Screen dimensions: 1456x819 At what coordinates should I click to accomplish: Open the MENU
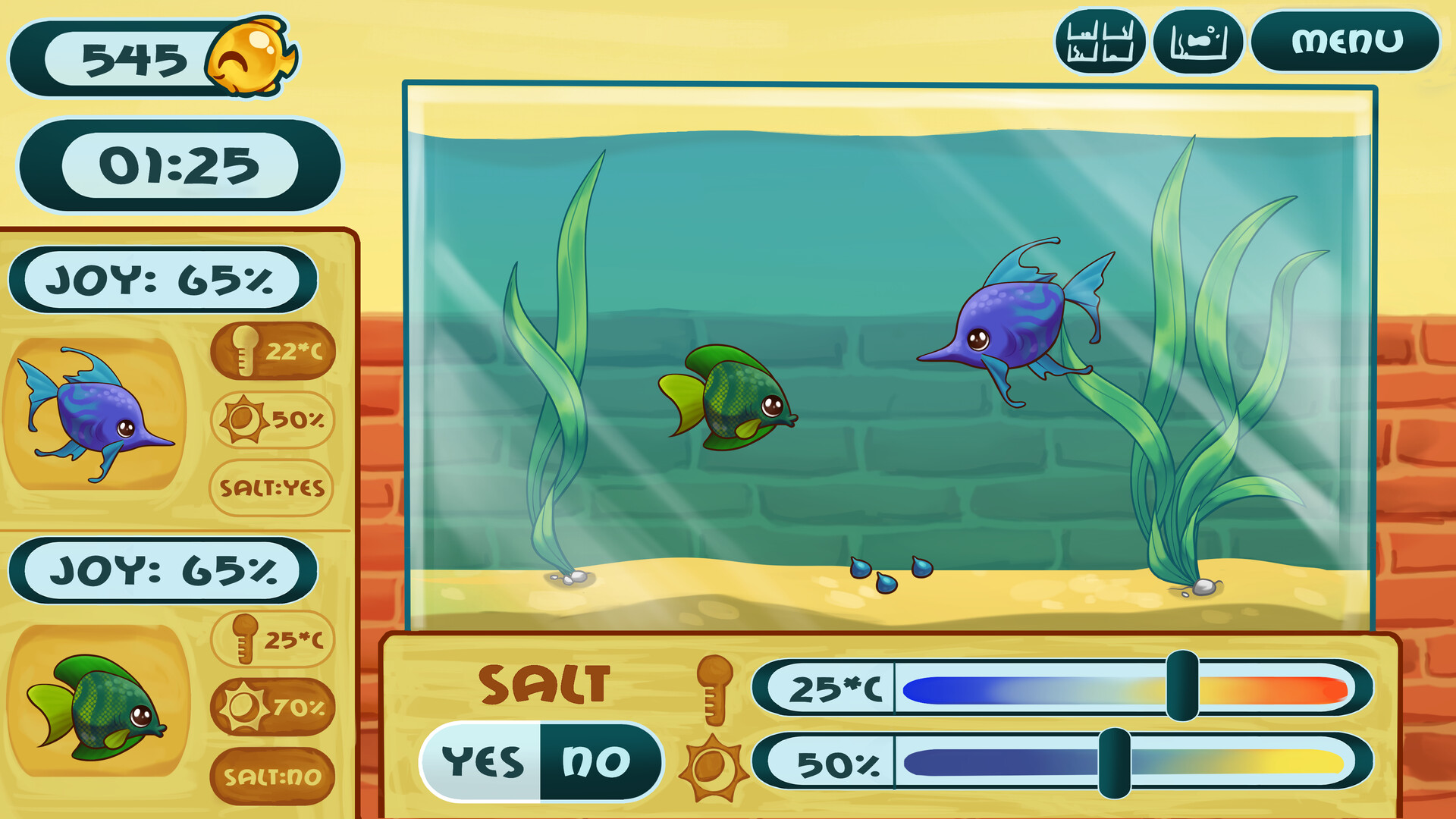tap(1348, 41)
